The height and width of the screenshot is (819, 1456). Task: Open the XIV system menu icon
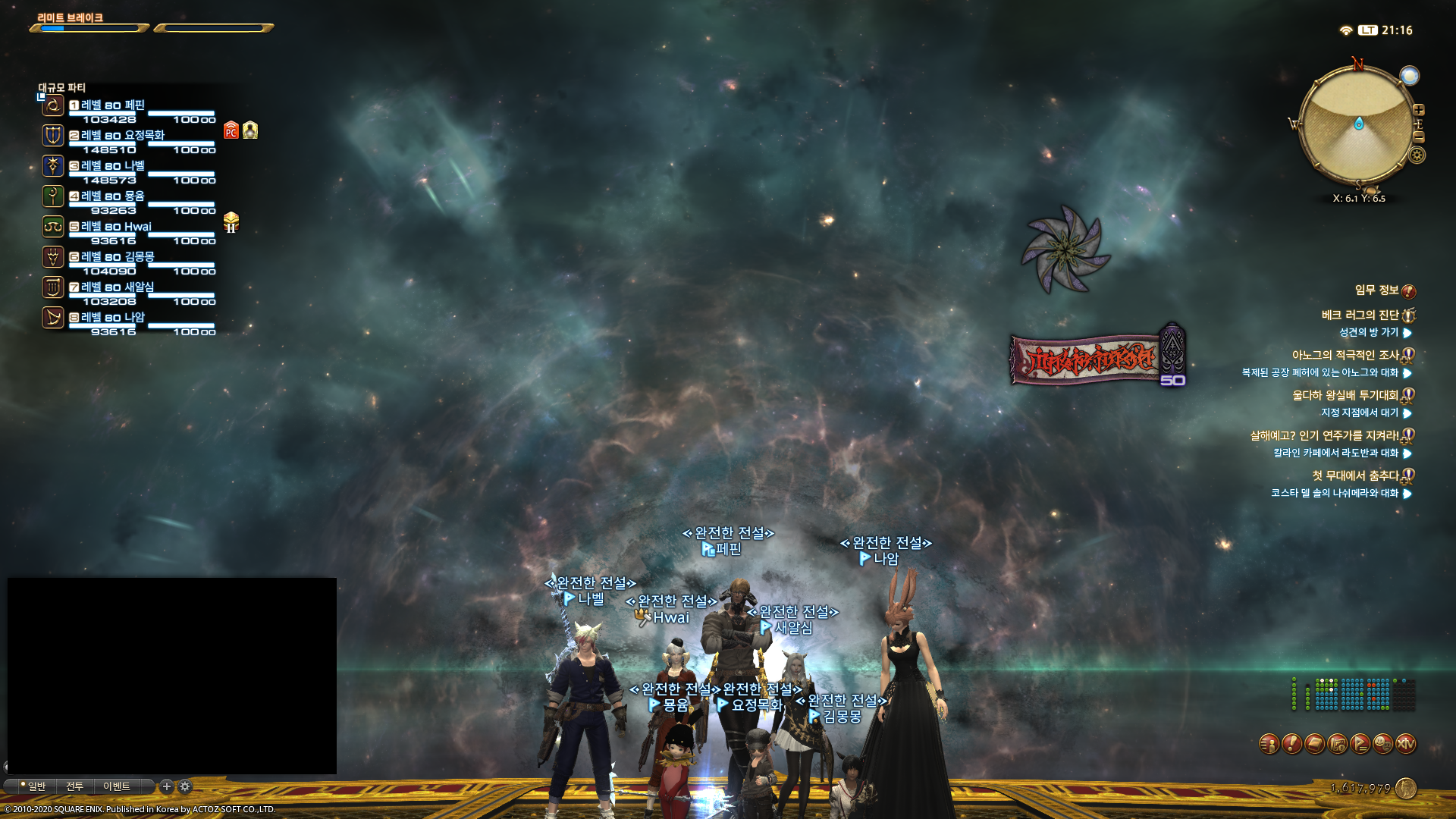[x=1406, y=745]
